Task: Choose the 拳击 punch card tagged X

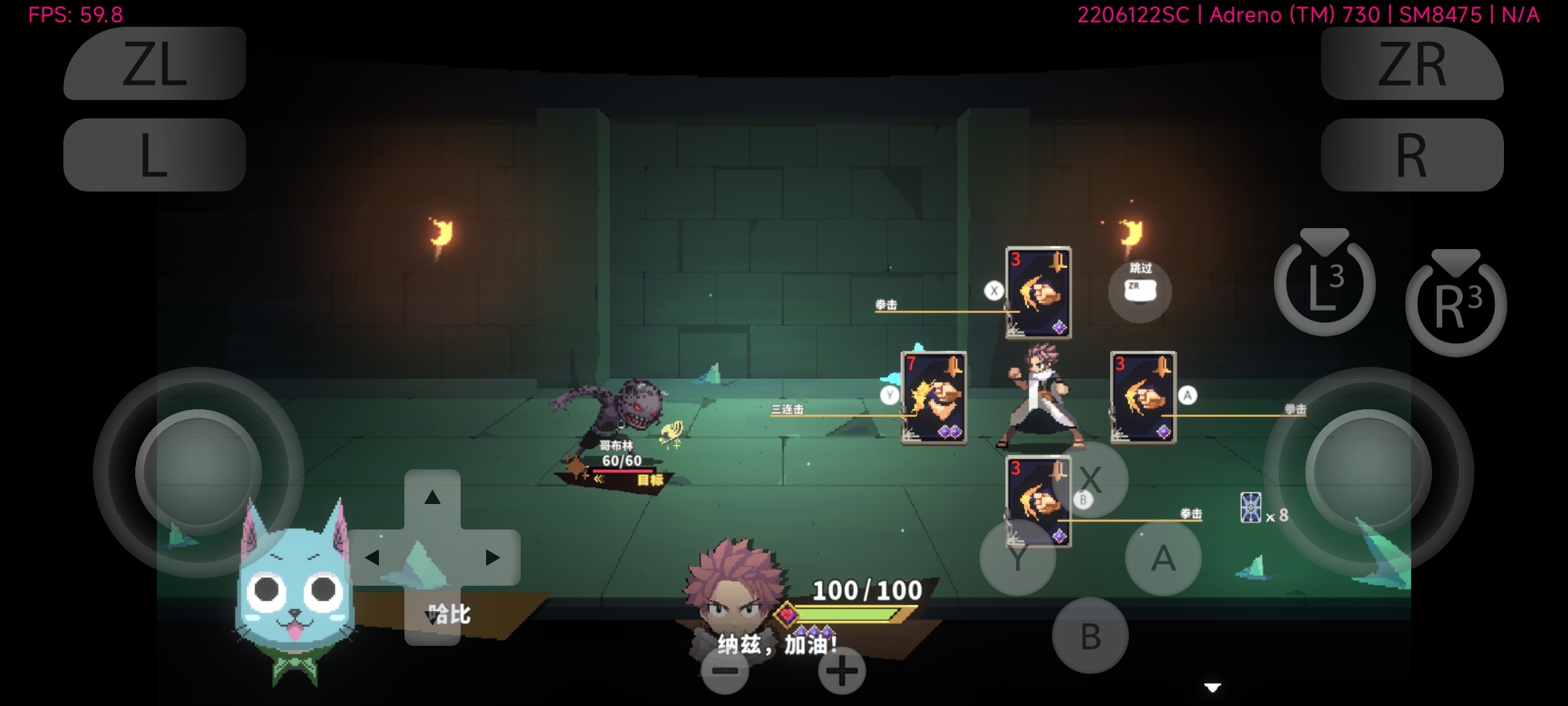Action: [1038, 293]
